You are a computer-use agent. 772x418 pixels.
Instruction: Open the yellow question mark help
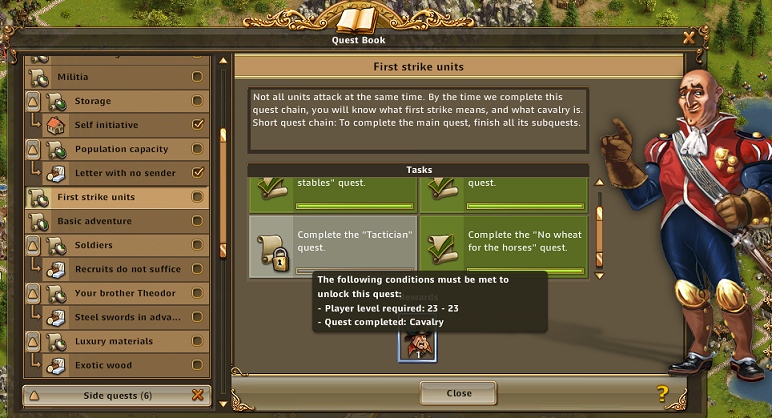point(662,393)
